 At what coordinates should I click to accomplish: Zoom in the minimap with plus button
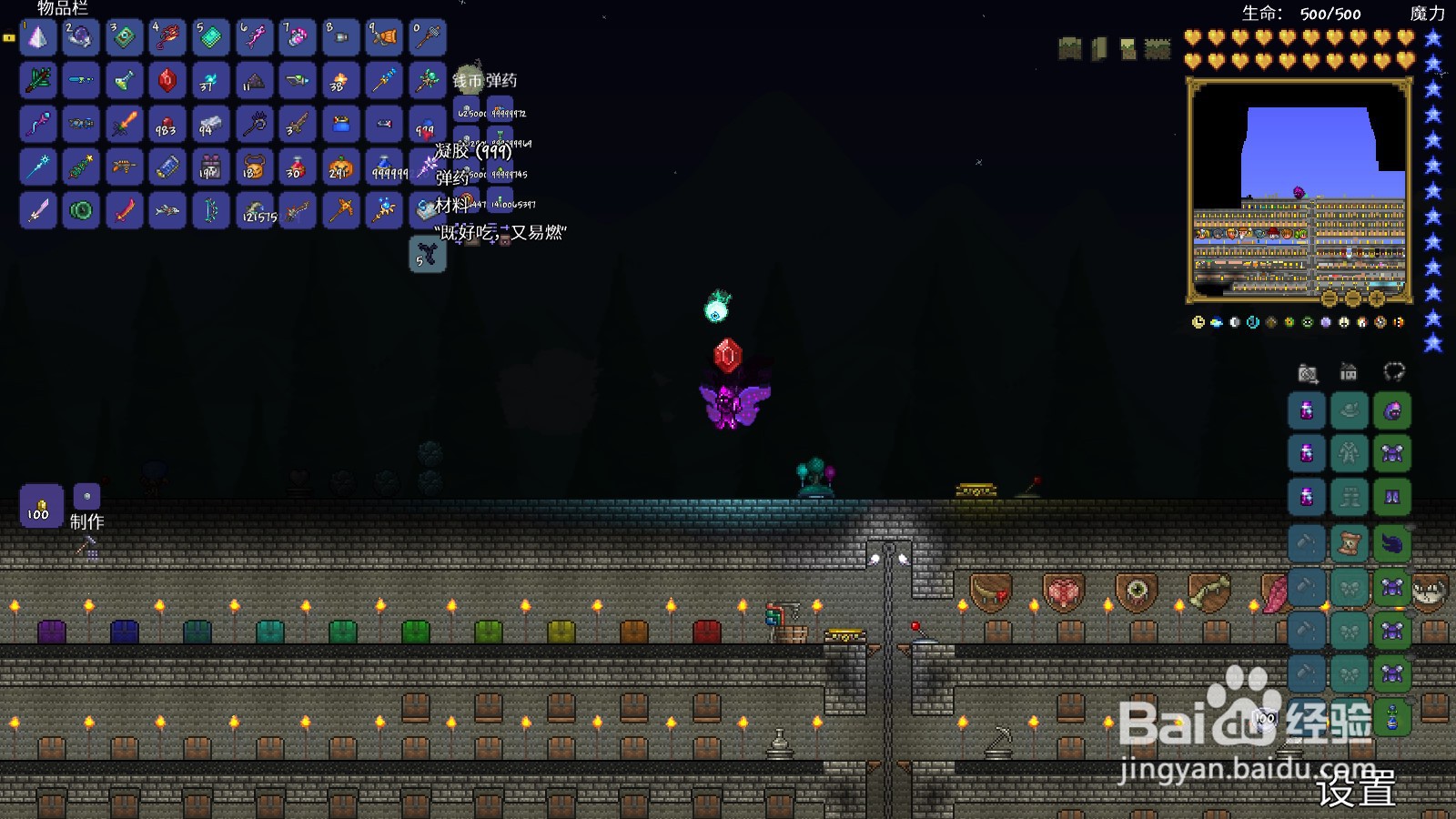click(x=1377, y=298)
